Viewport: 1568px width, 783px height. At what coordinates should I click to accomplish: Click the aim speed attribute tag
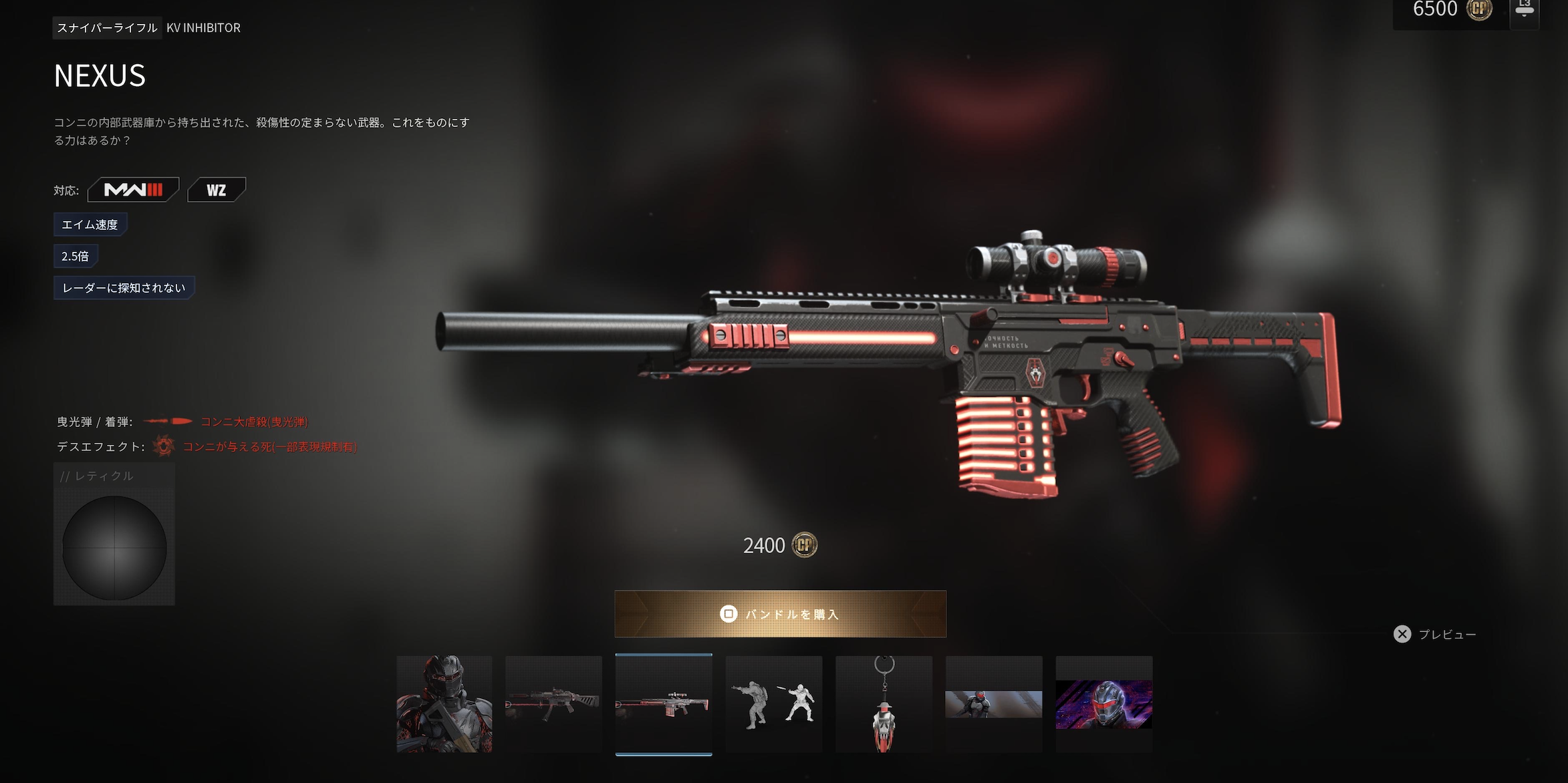tap(90, 224)
